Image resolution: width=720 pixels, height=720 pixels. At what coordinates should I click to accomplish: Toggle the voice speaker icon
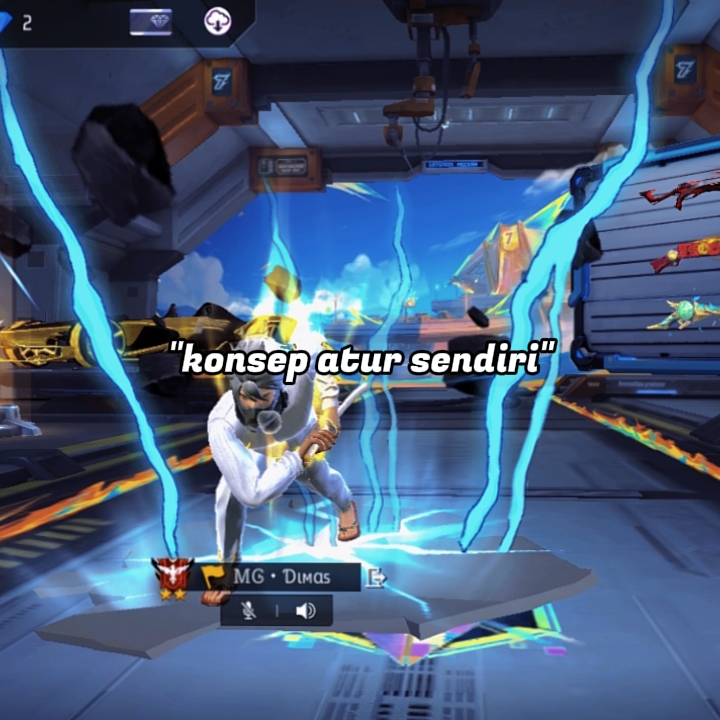coord(305,610)
